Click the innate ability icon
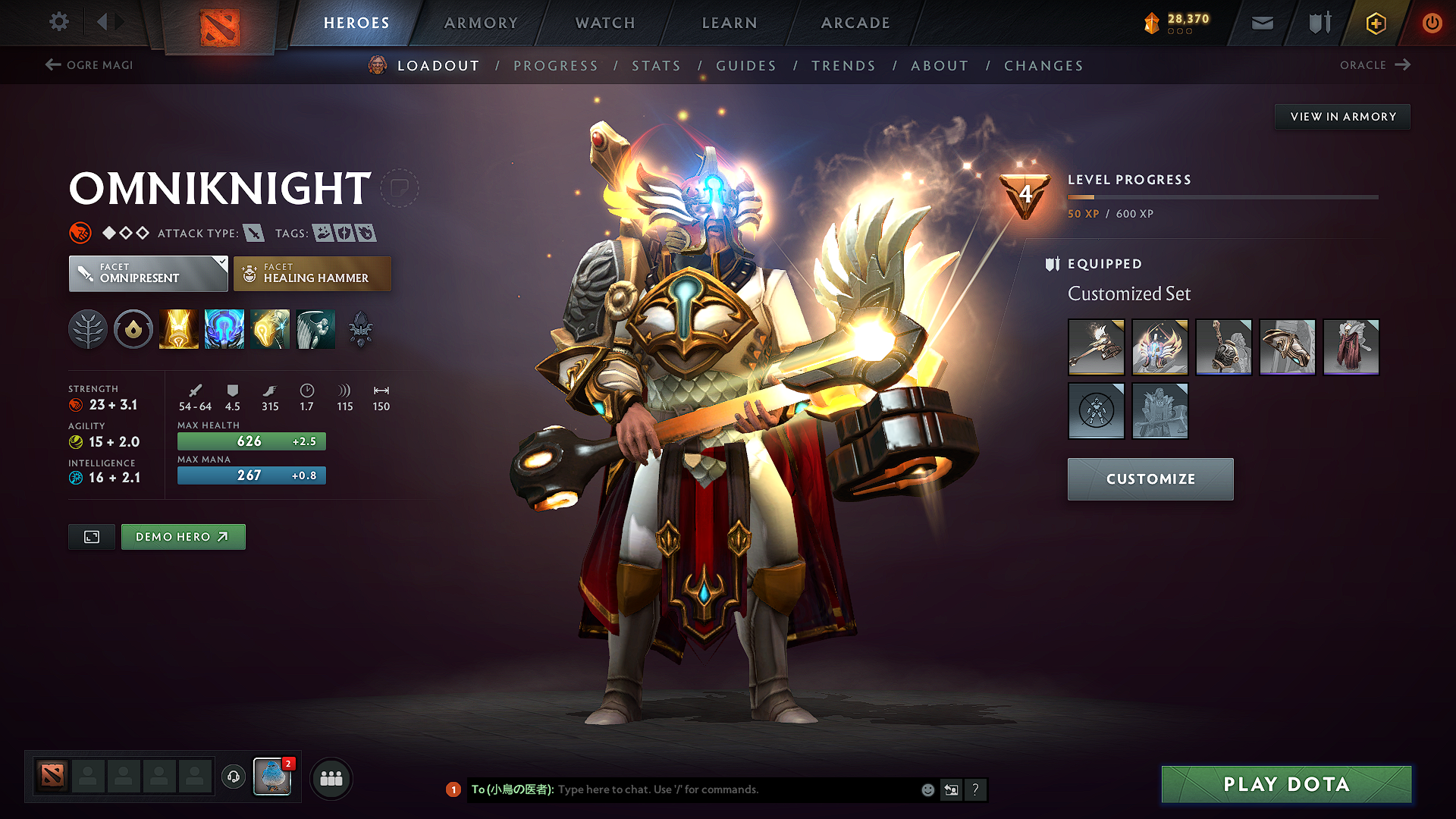1456x819 pixels. tap(133, 329)
